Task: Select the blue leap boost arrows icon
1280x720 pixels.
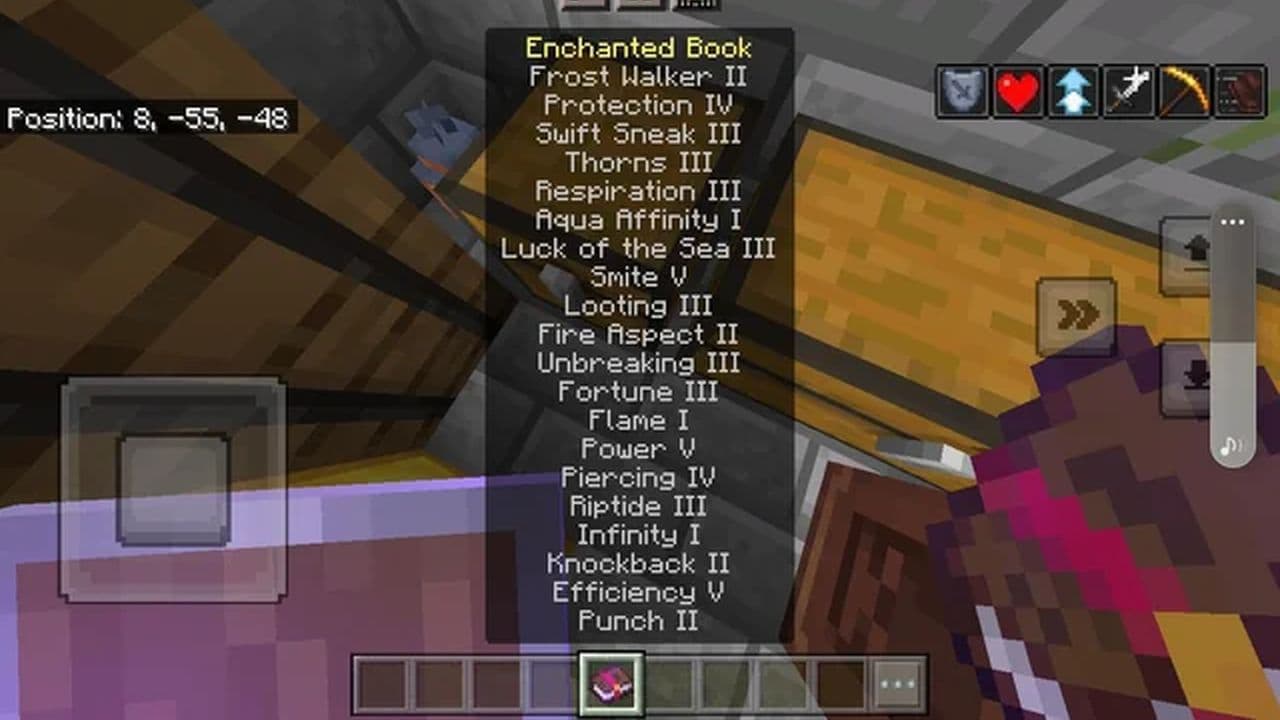Action: tap(1073, 88)
